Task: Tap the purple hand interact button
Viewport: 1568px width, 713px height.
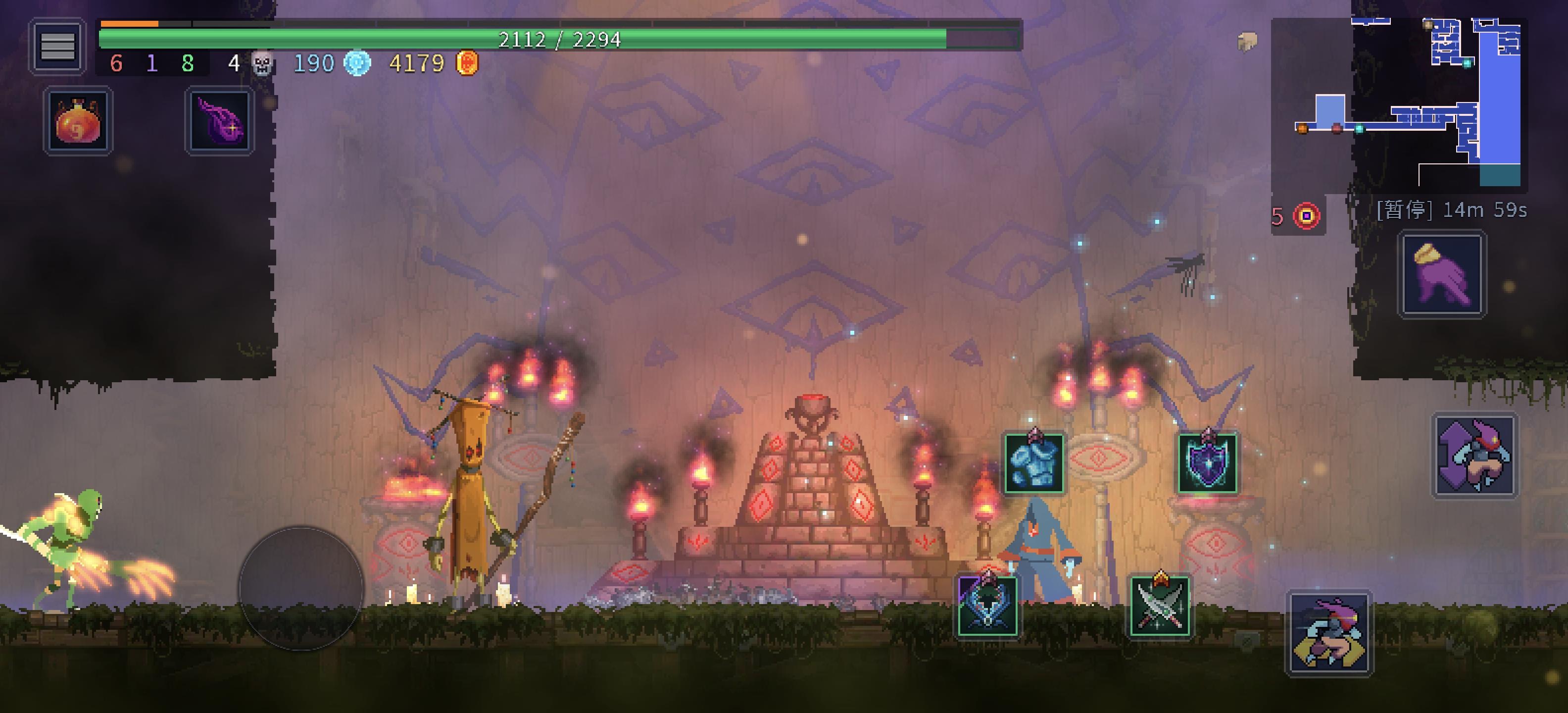Action: pyautogui.click(x=1441, y=274)
